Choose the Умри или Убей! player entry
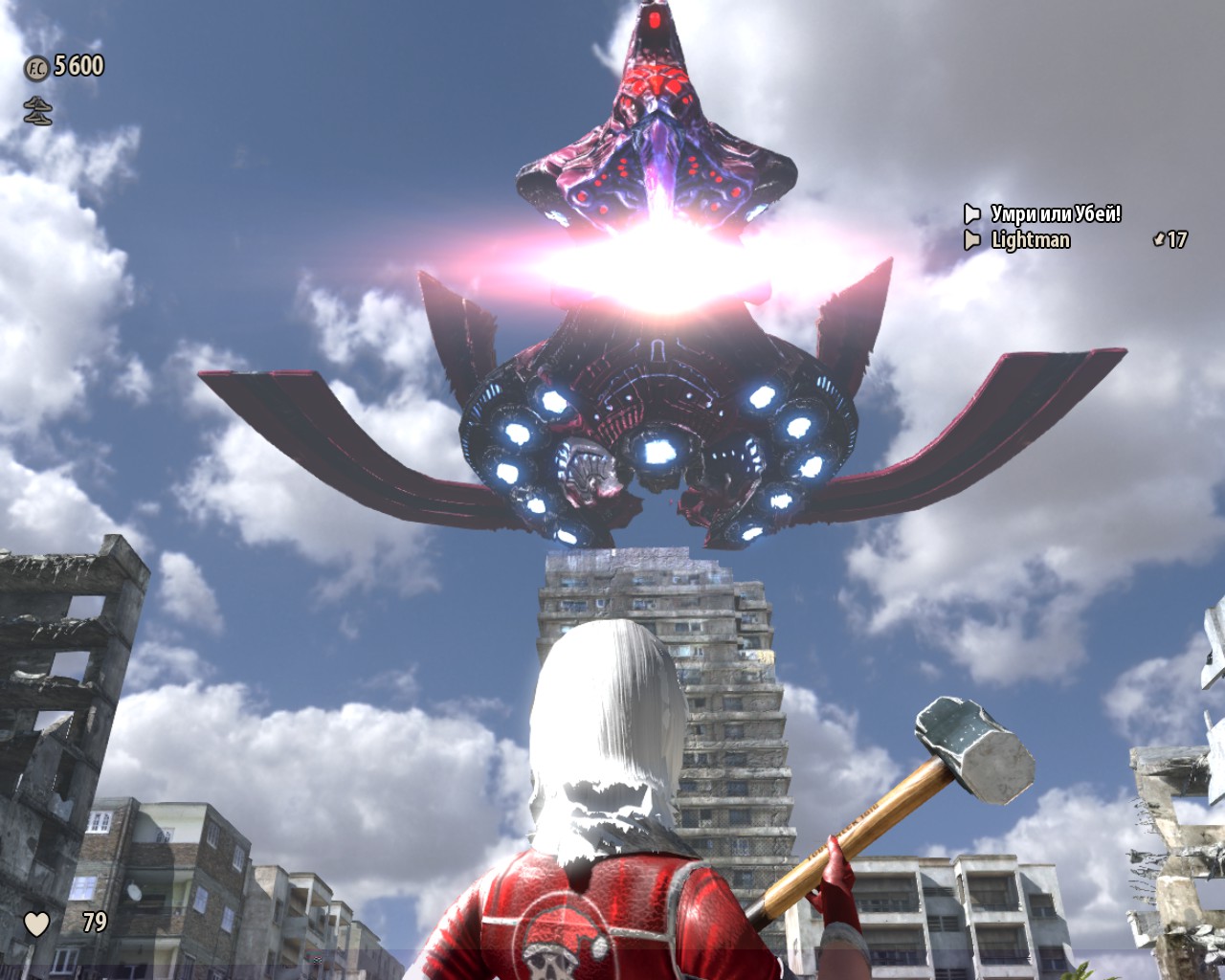The image size is (1225, 980). (x=1055, y=213)
